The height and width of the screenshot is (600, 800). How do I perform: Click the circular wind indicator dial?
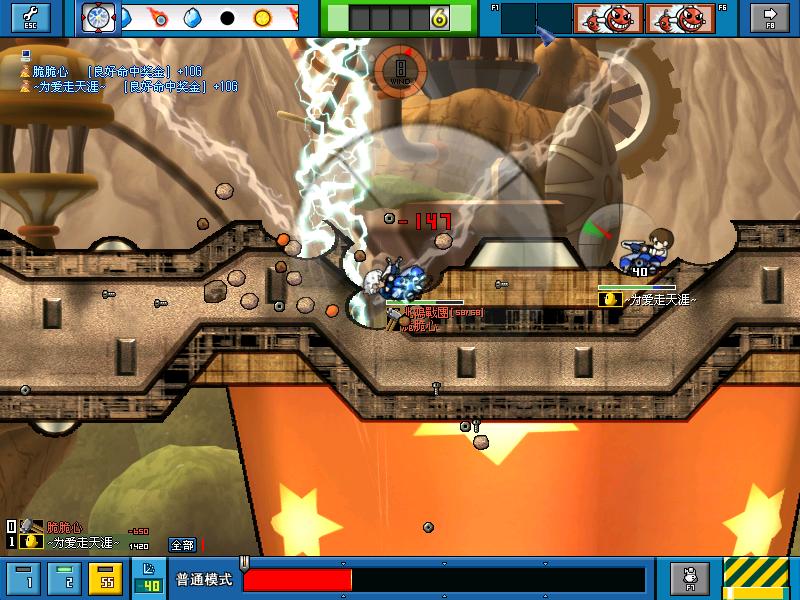coord(400,70)
